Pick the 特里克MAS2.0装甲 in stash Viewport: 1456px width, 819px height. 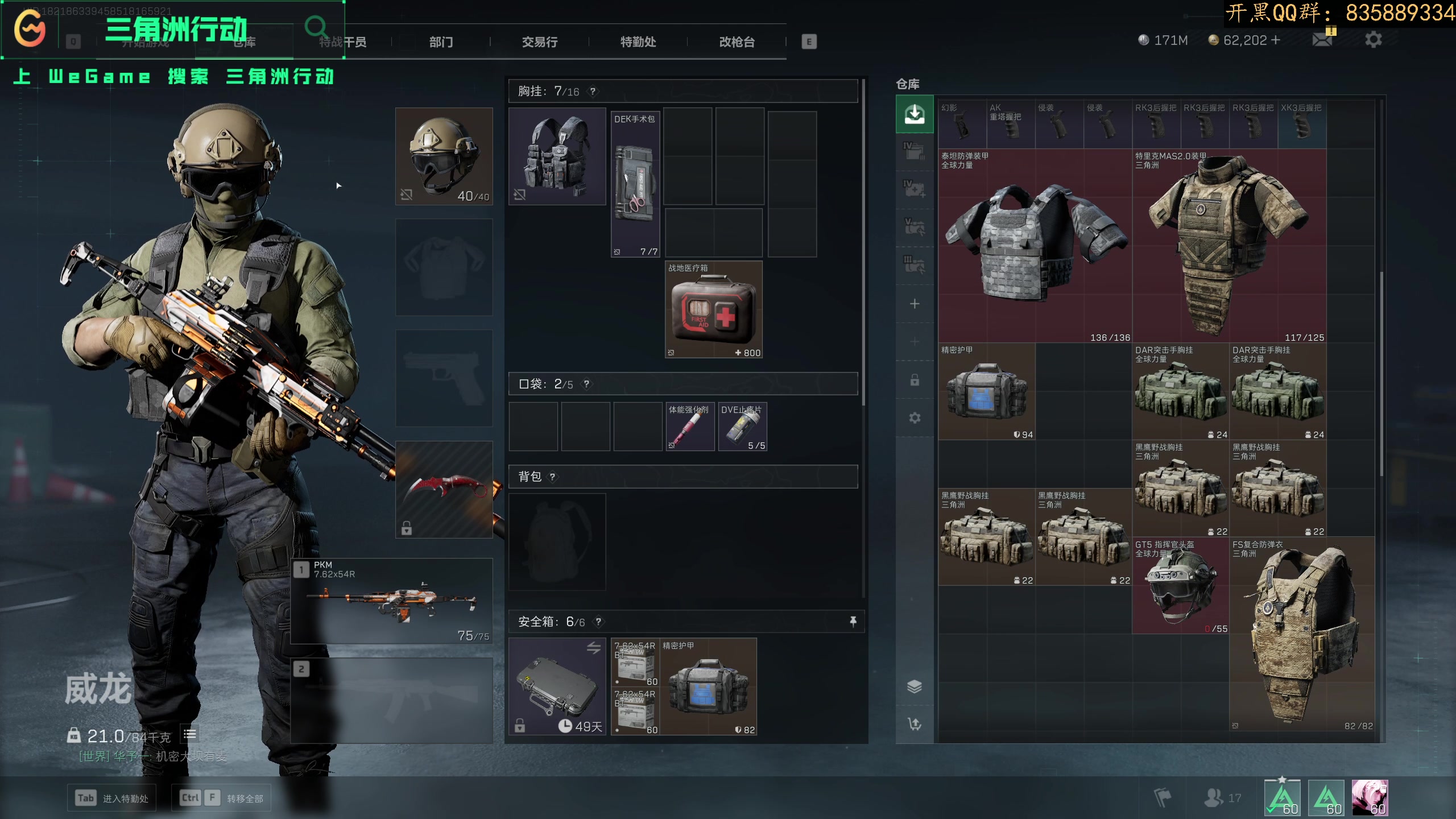(1228, 246)
